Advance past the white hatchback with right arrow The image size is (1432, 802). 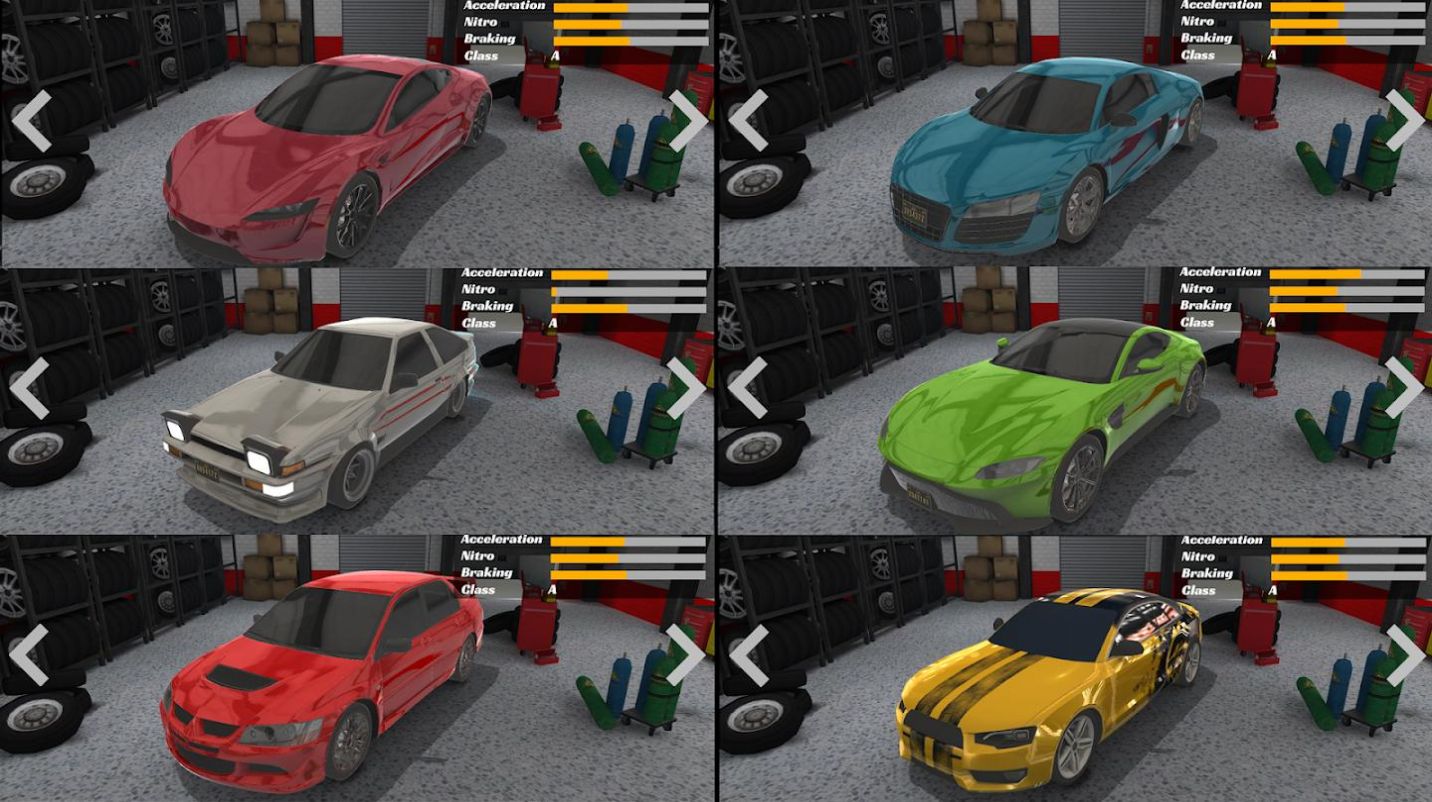pyautogui.click(x=686, y=388)
